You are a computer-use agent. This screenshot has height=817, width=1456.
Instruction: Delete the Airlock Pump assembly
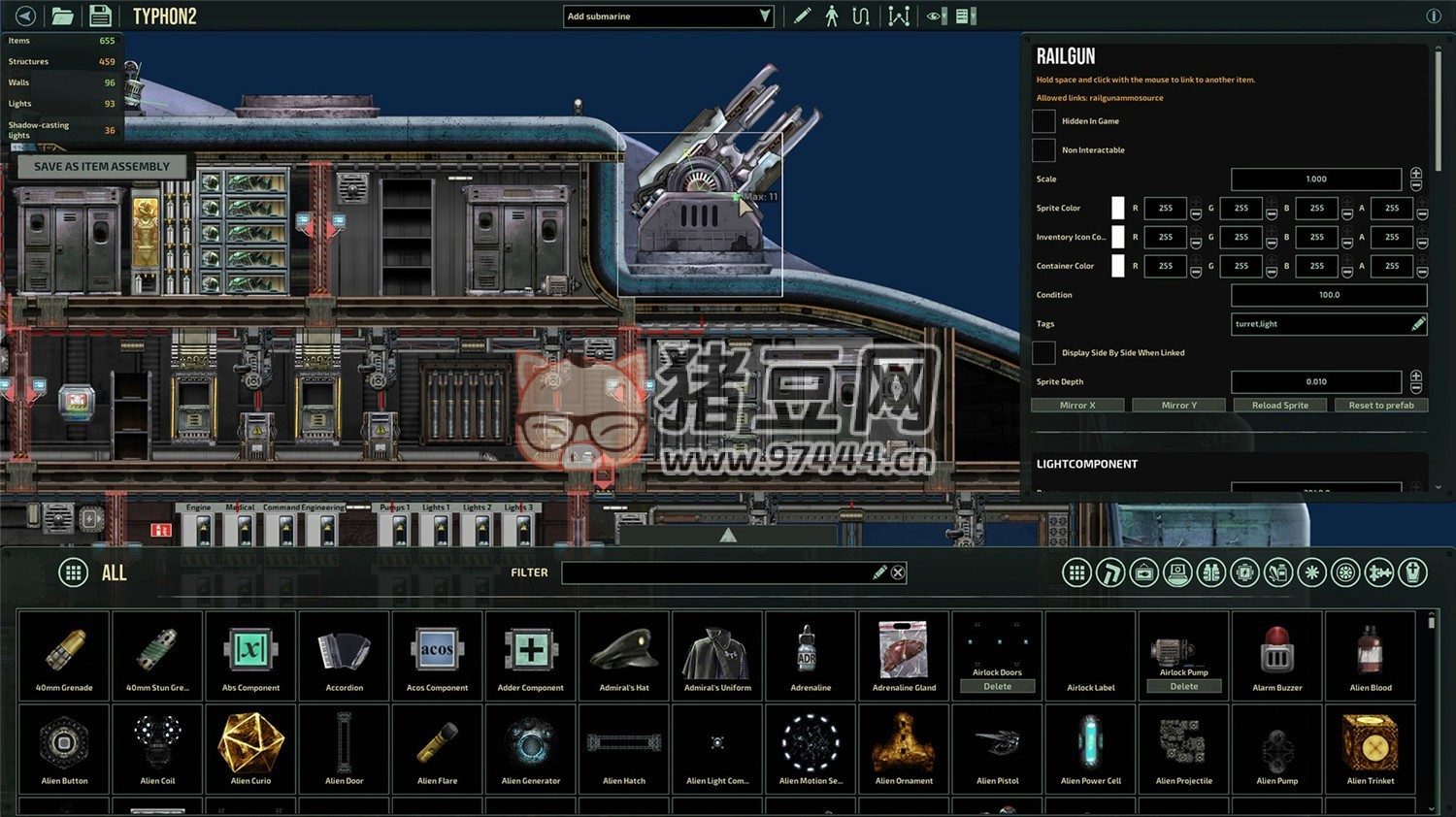click(x=1183, y=686)
